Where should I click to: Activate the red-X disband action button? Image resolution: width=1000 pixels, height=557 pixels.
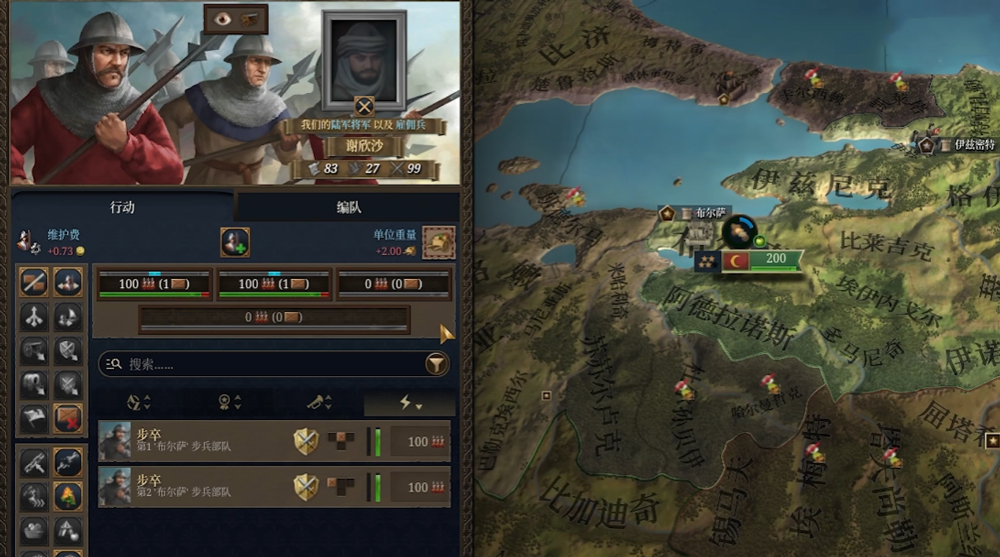[68, 419]
